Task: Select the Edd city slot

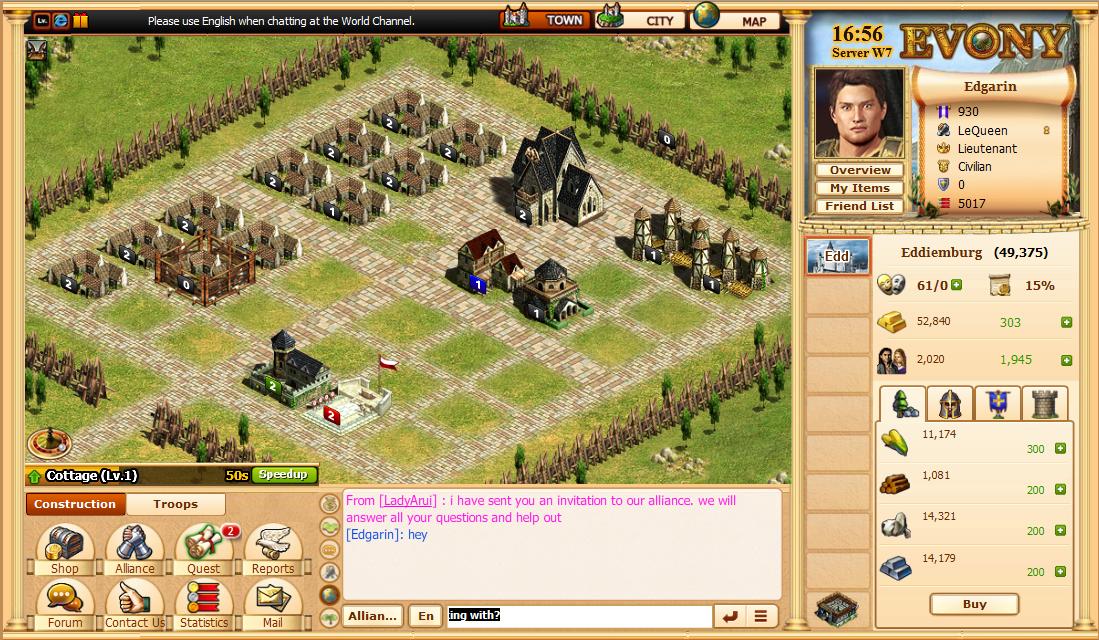Action: 837,256
